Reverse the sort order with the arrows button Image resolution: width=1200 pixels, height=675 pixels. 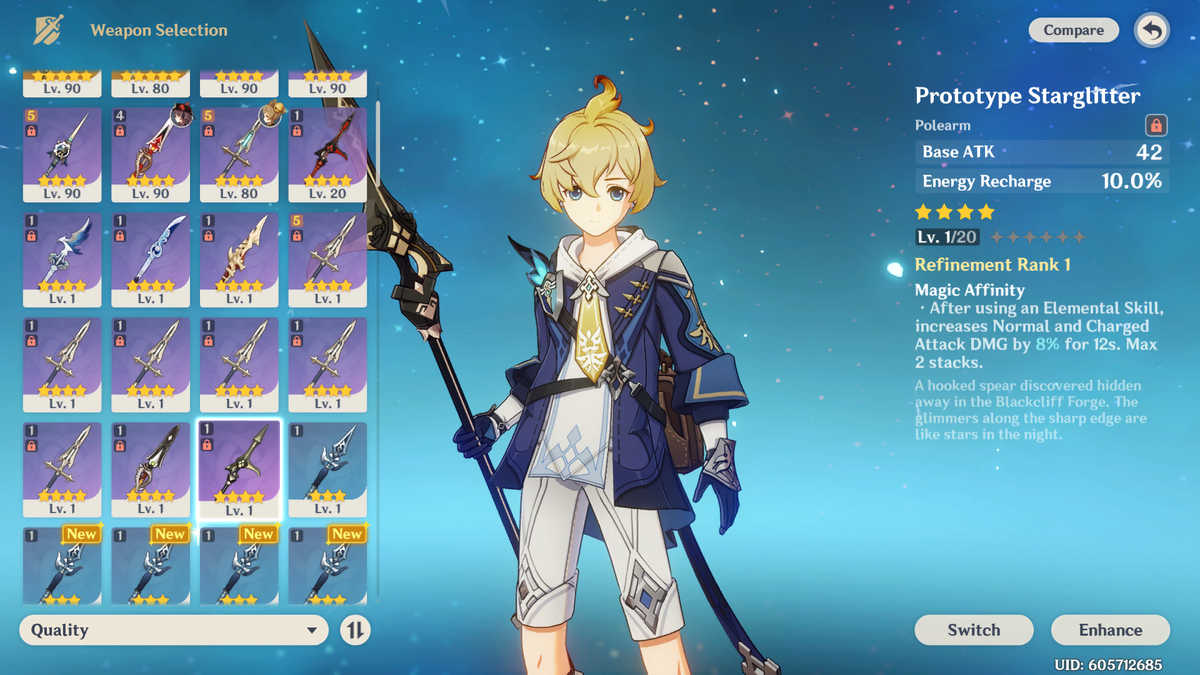(355, 630)
